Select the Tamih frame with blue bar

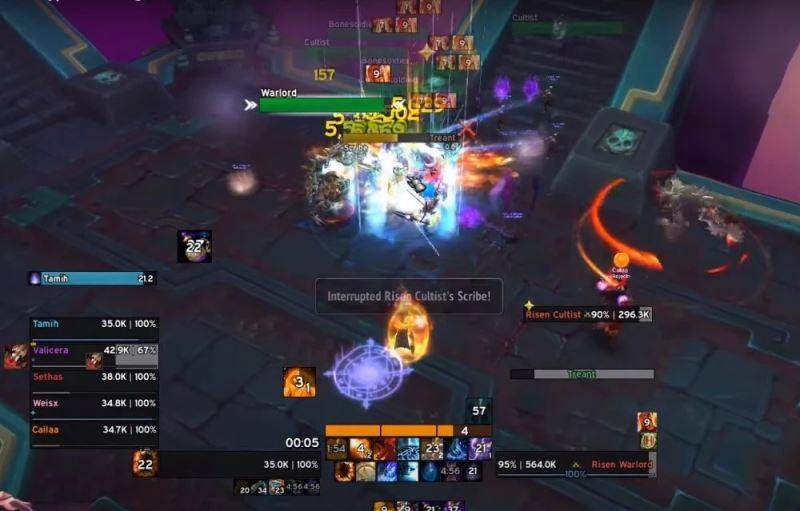pyautogui.click(x=92, y=279)
